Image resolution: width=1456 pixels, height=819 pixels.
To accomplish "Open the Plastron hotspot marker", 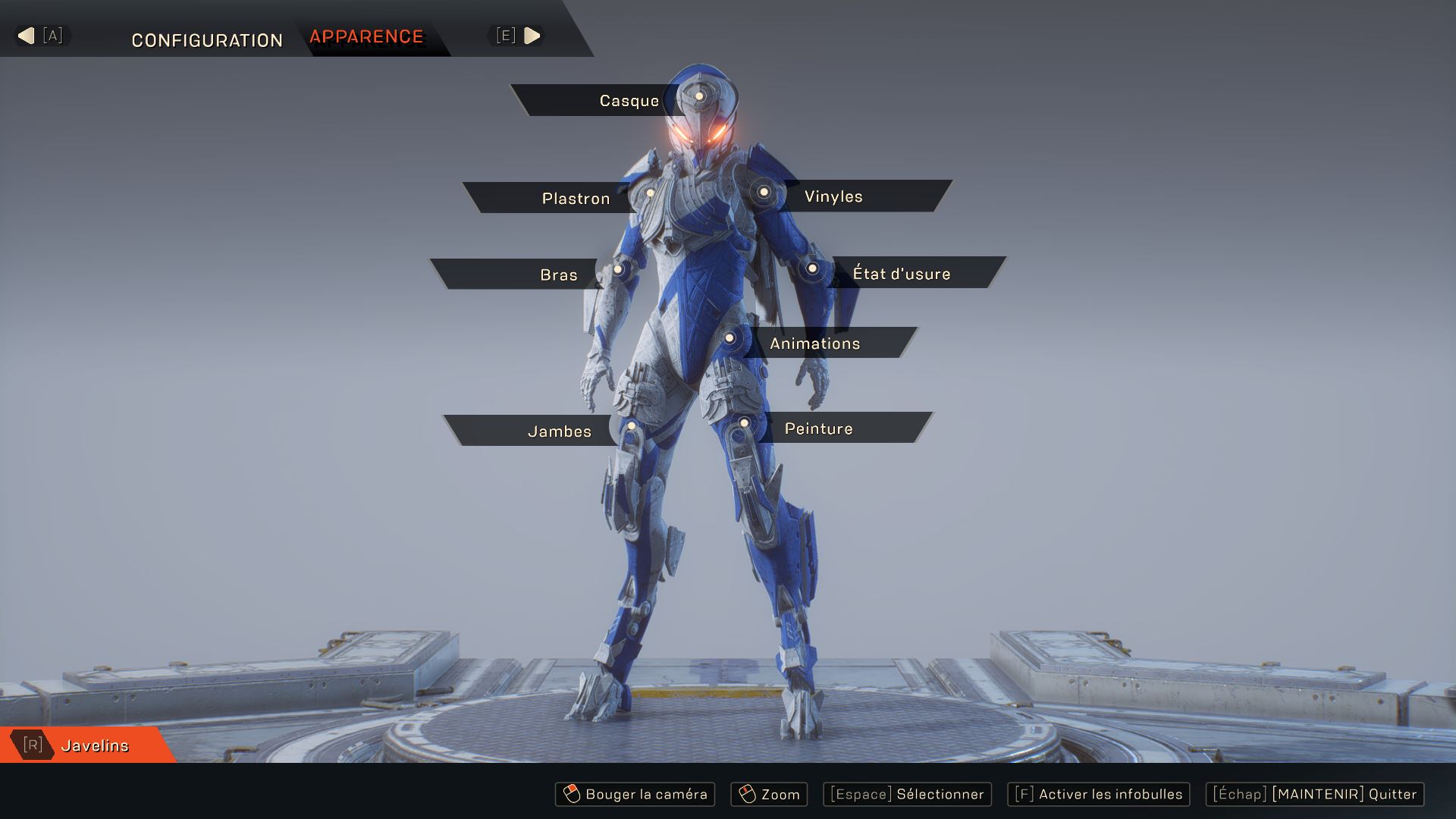I will pyautogui.click(x=651, y=194).
